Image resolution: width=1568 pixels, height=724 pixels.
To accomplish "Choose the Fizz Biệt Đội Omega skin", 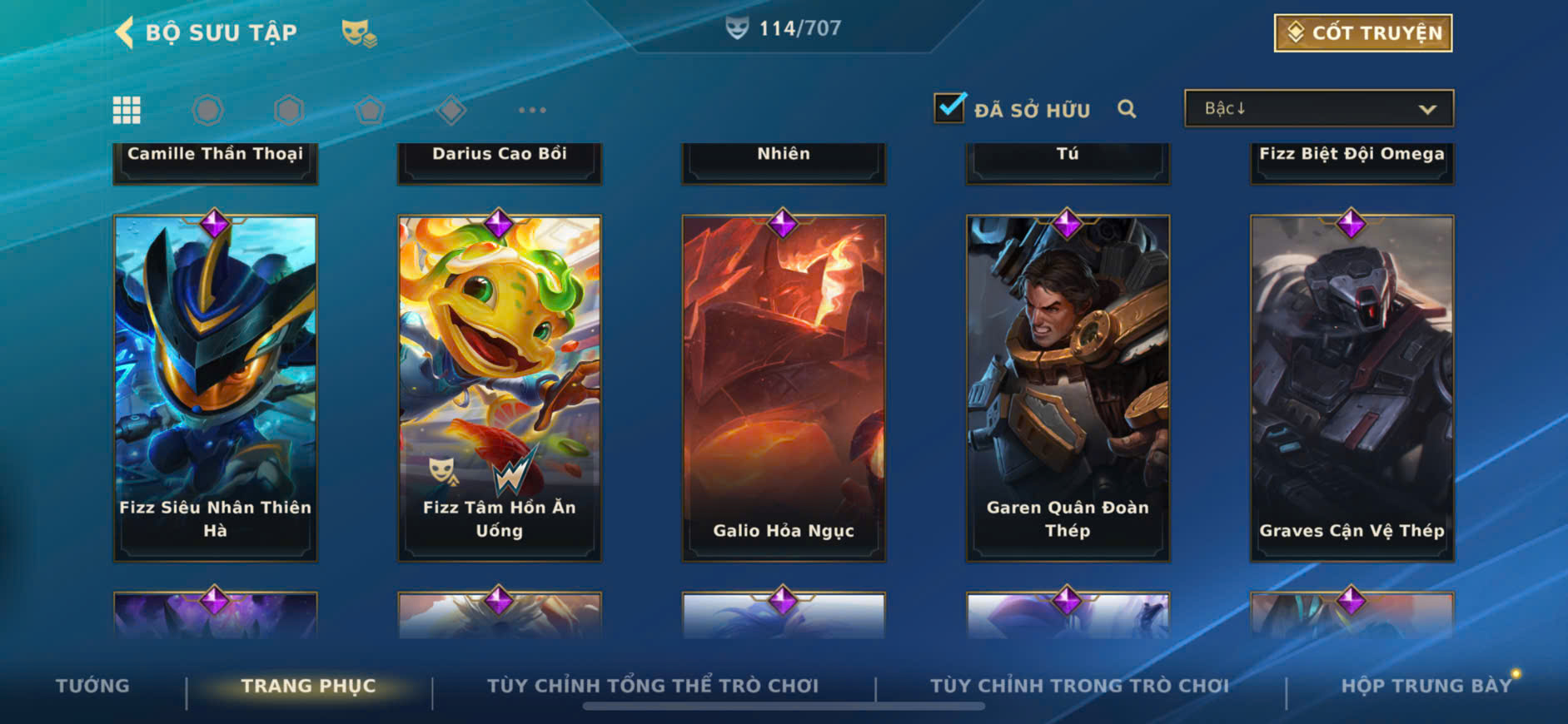I will click(x=1351, y=161).
